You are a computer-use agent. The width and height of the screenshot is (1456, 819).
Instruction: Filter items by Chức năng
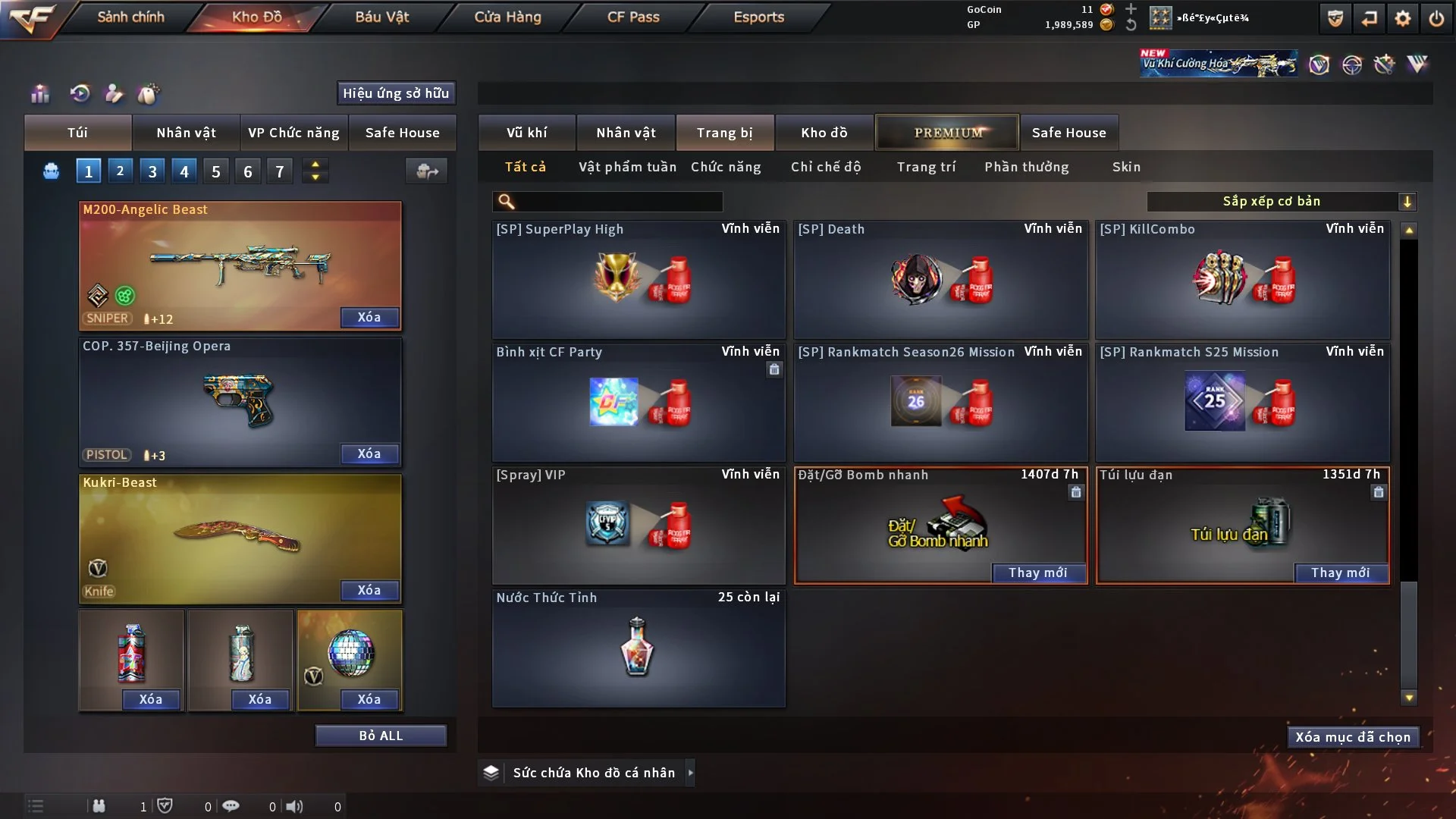tap(726, 167)
